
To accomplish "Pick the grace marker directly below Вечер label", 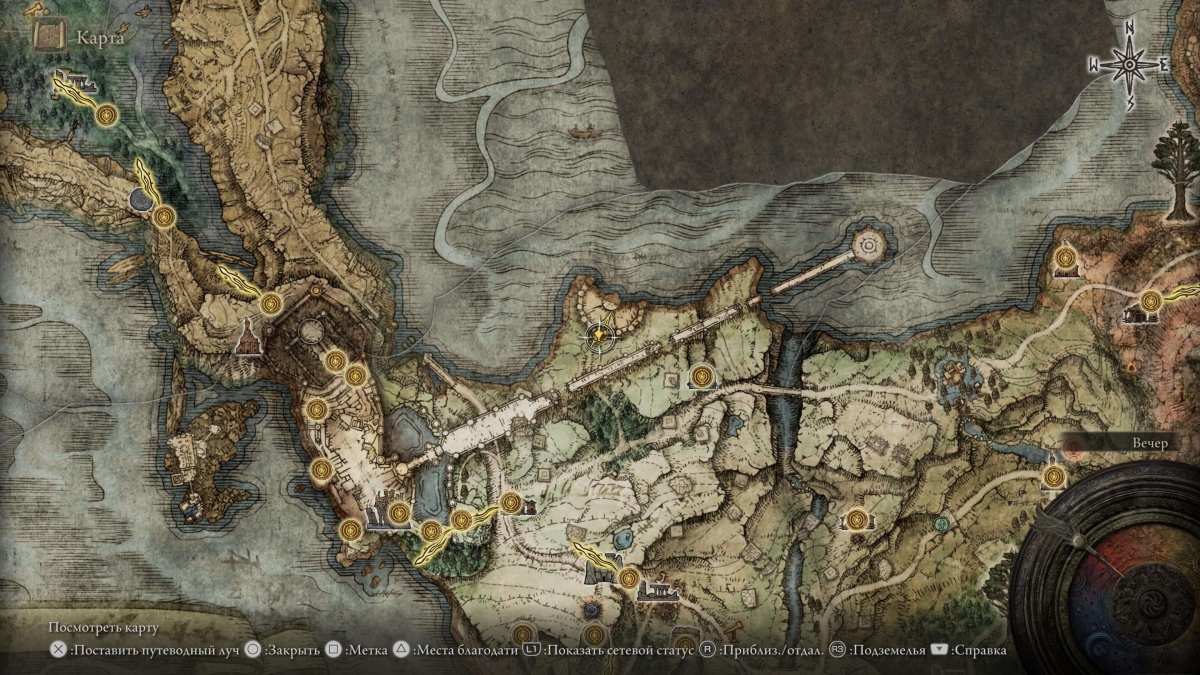I will click(1052, 477).
